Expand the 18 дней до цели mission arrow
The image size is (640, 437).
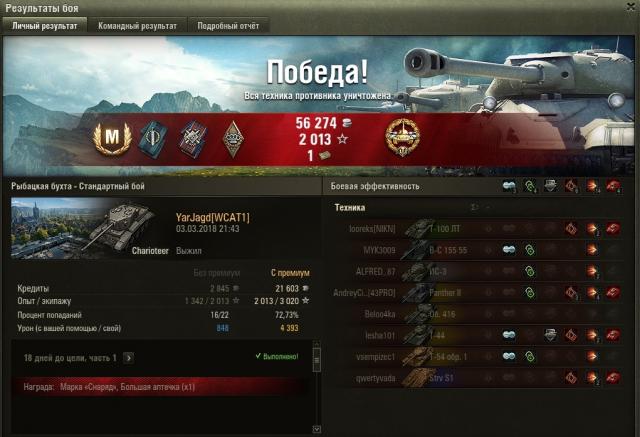[x=128, y=357]
